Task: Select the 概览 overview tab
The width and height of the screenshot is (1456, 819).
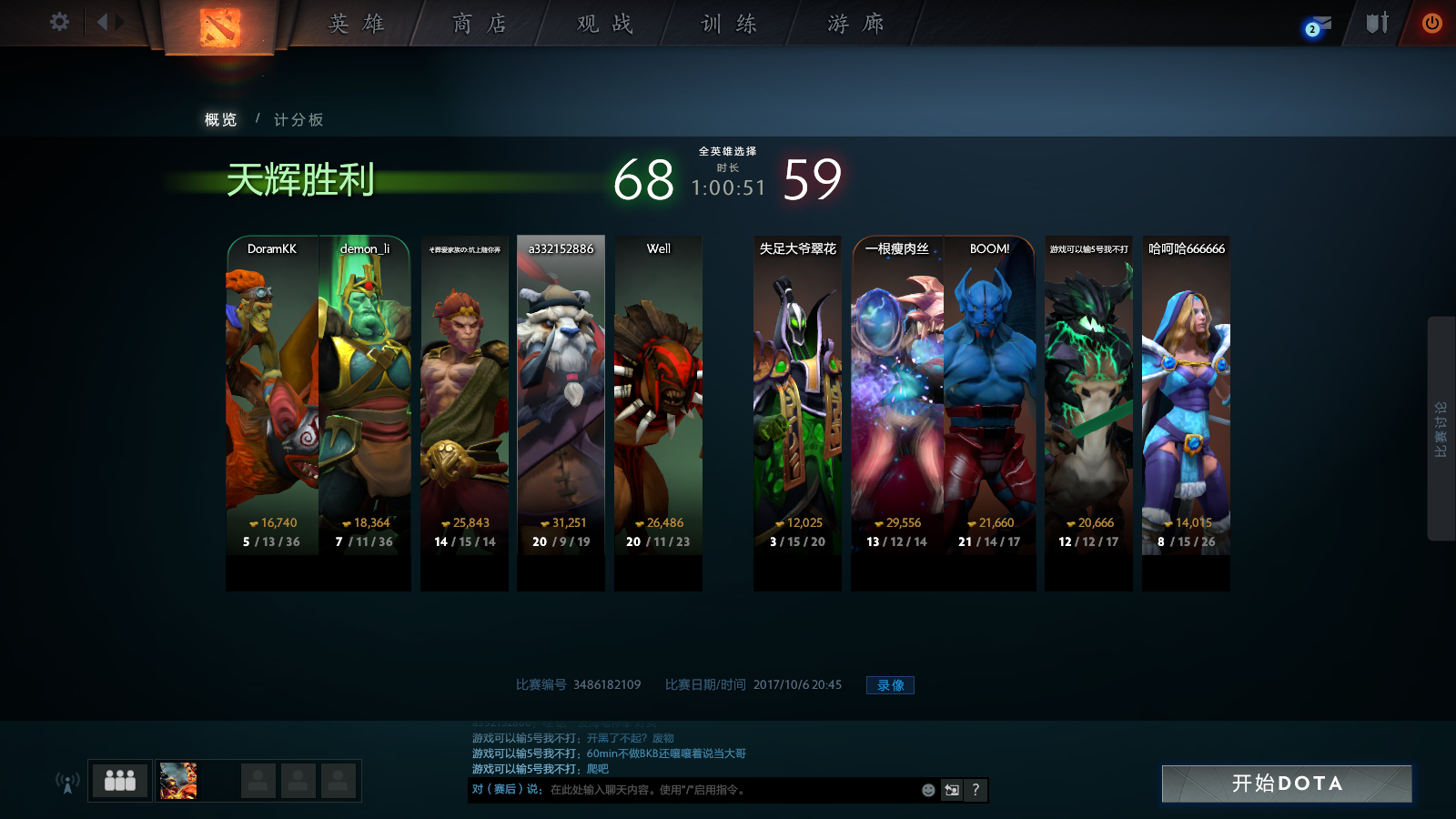Action: (x=220, y=119)
